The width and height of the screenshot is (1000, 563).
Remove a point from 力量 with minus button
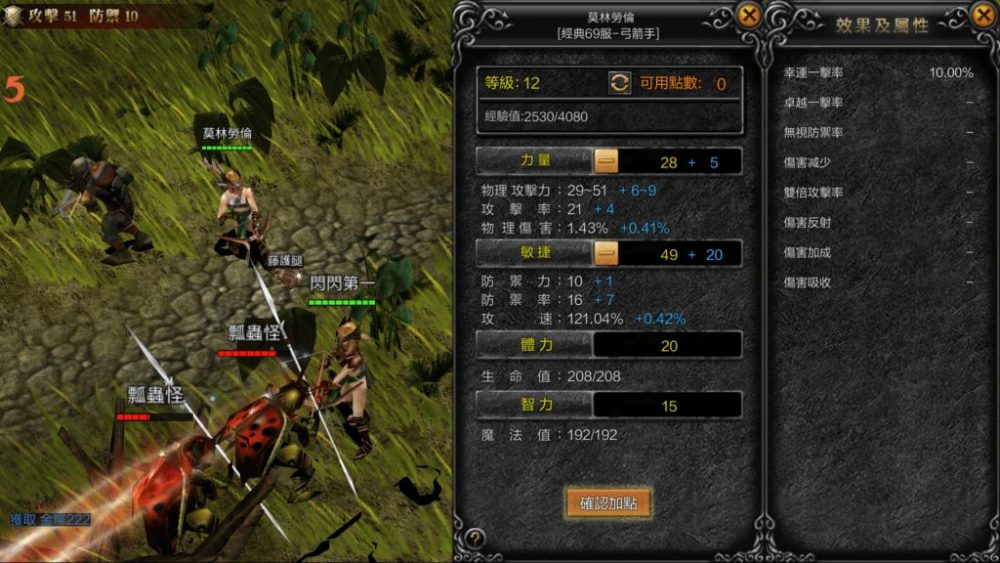tap(606, 161)
